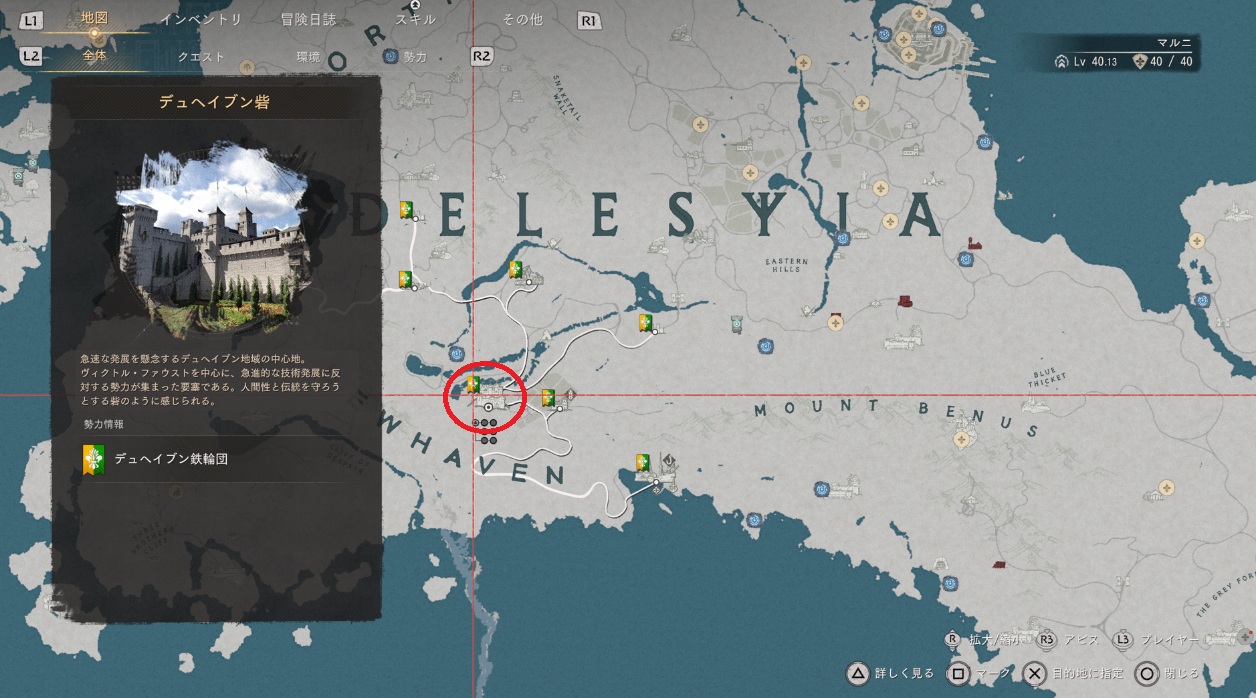Switch to the クエスト map filter

click(201, 57)
